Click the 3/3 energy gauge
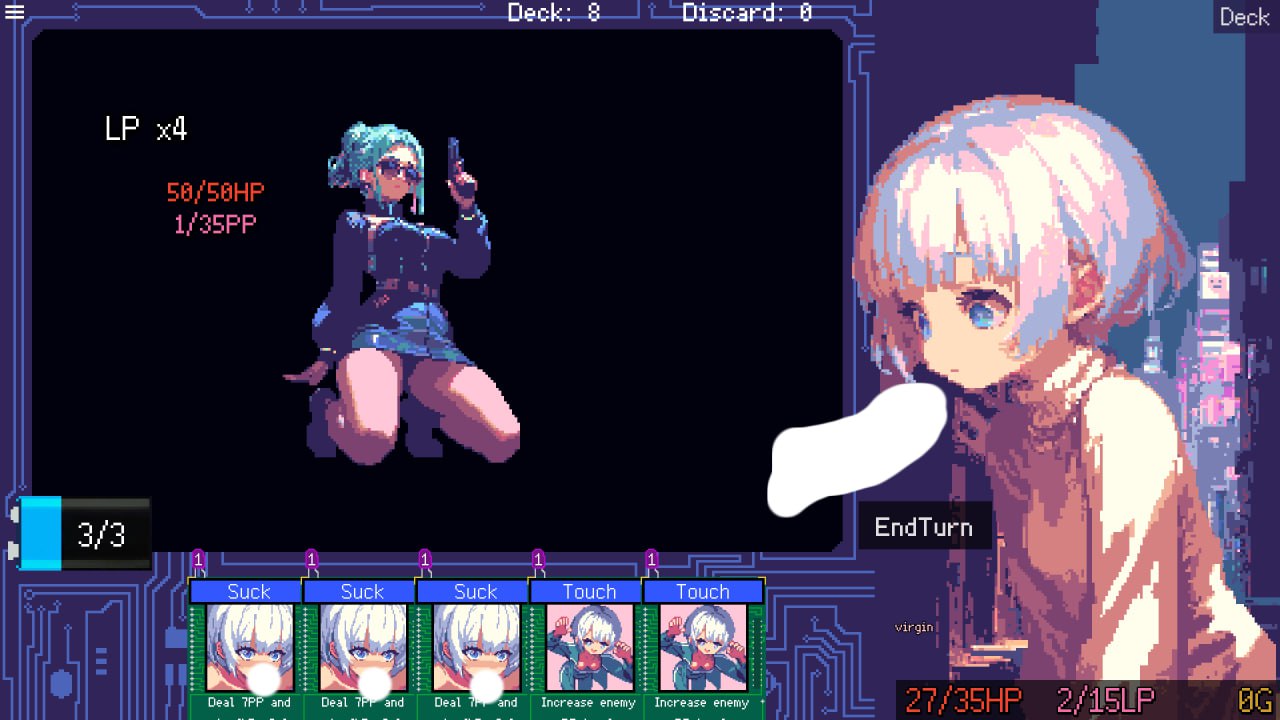The width and height of the screenshot is (1280, 720). click(x=100, y=534)
